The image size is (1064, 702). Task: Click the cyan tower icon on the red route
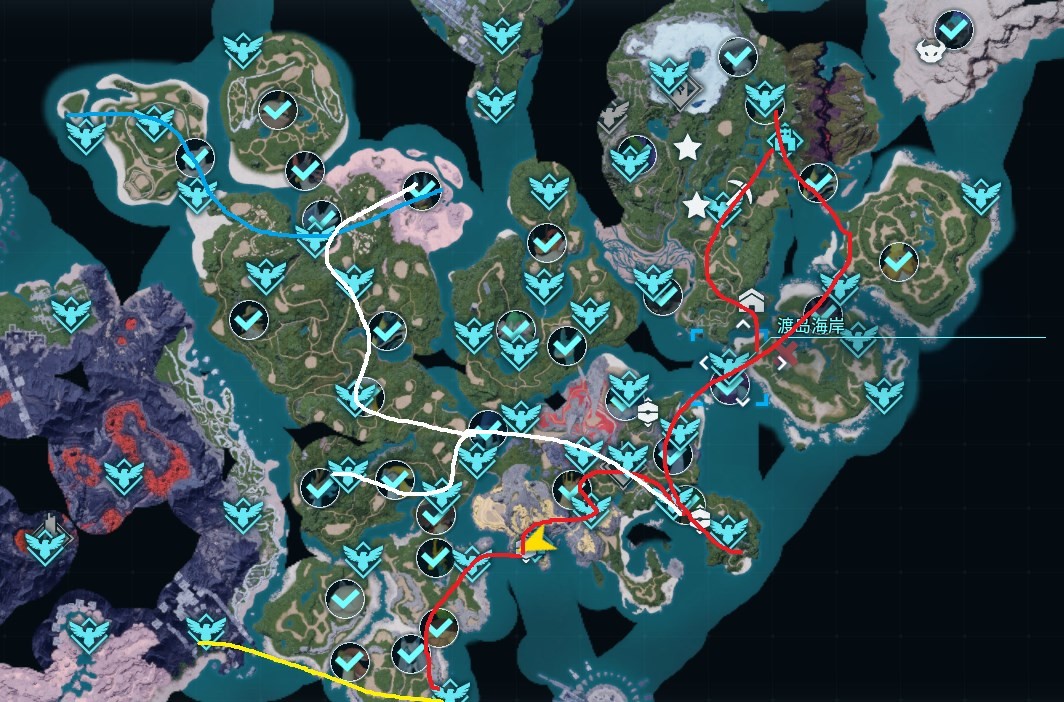pyautogui.click(x=786, y=137)
